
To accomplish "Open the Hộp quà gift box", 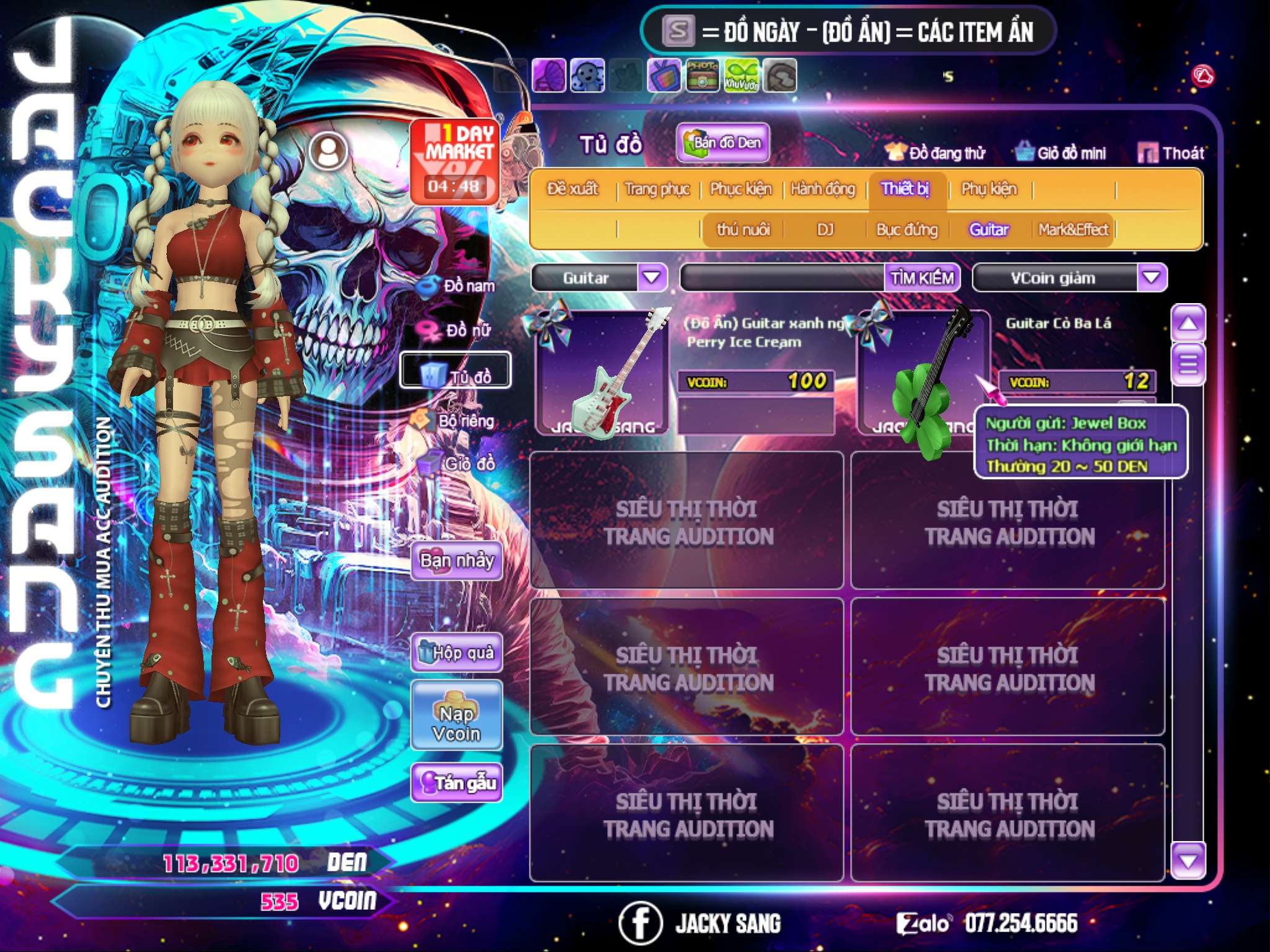I will point(456,652).
